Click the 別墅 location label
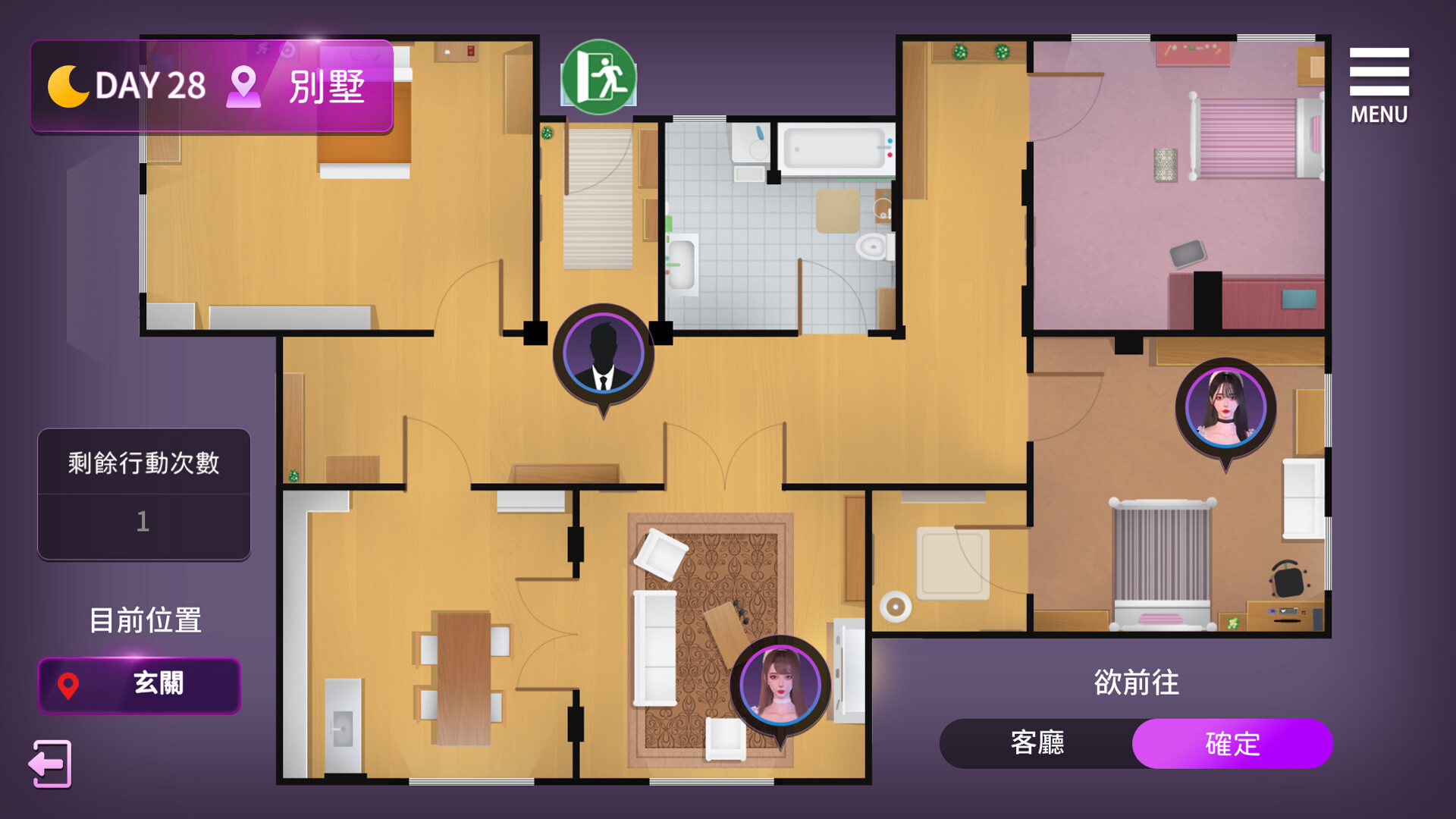This screenshot has width=1456, height=819. tap(326, 87)
